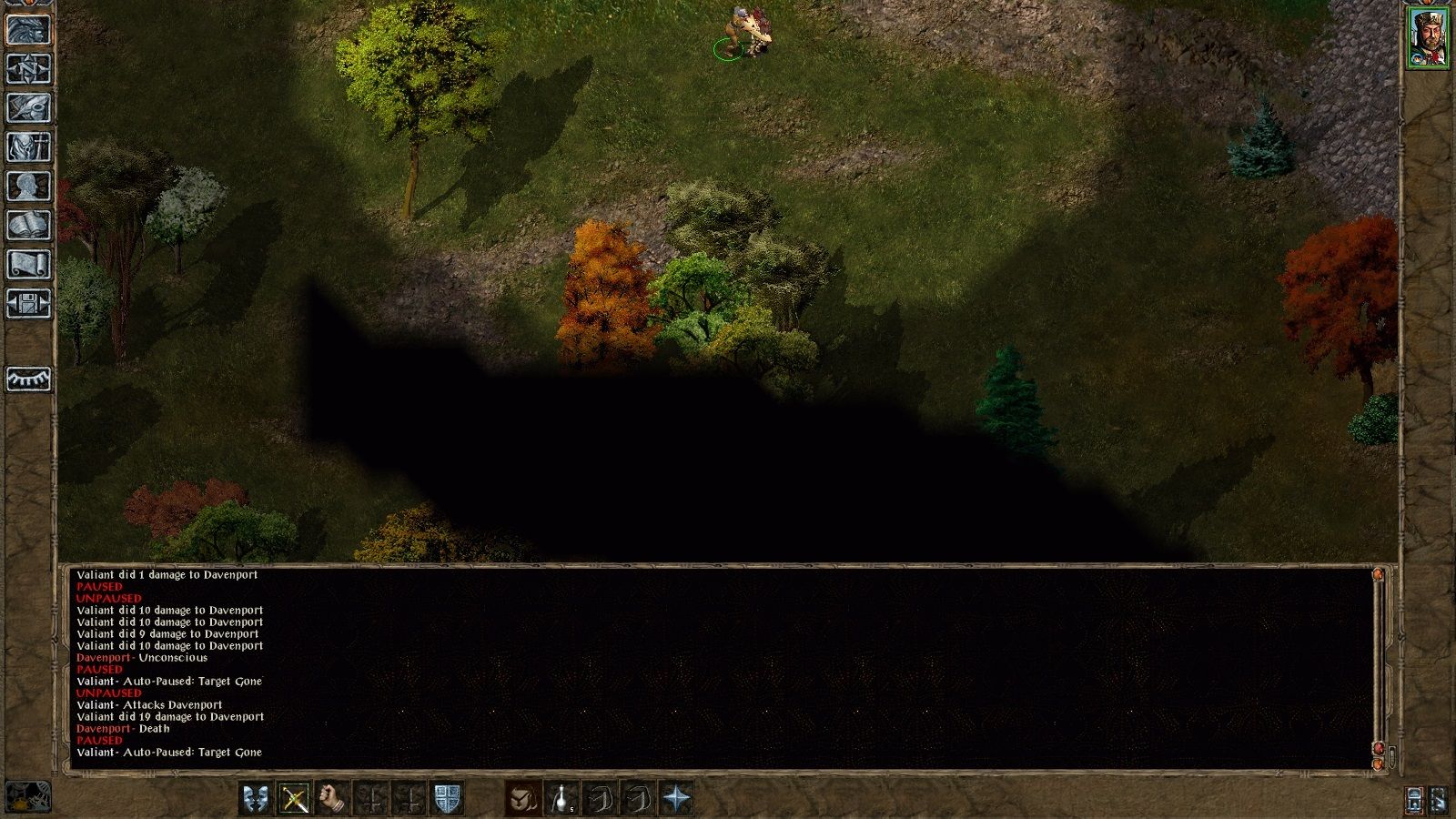Use the white potion flask quick item
Screen dimensions: 1456x819
click(561, 799)
